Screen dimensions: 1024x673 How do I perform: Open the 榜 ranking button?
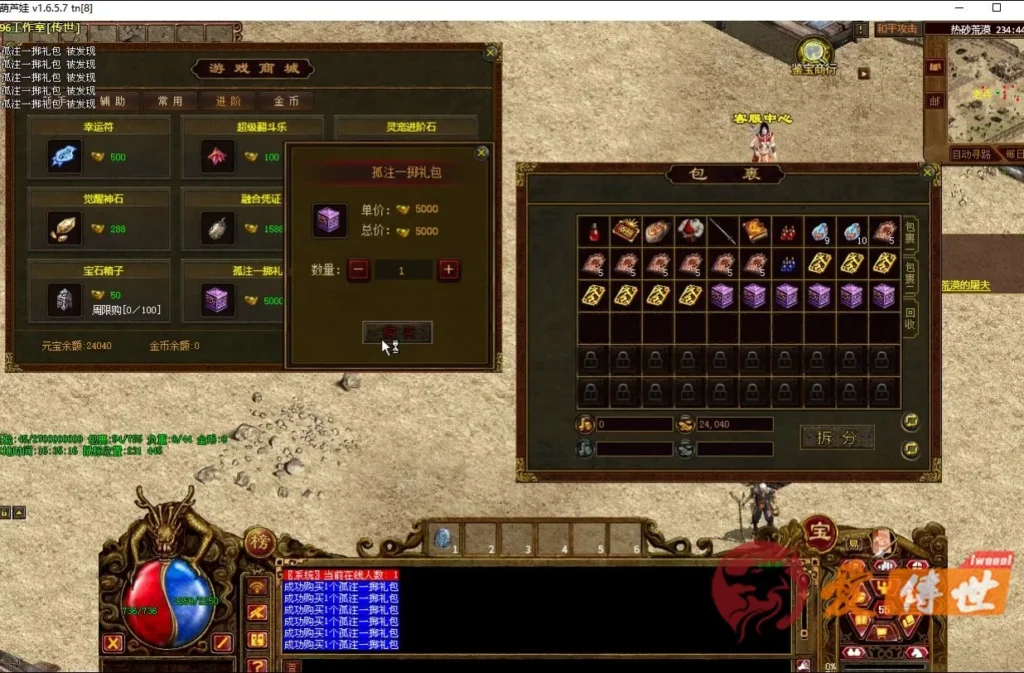click(259, 541)
